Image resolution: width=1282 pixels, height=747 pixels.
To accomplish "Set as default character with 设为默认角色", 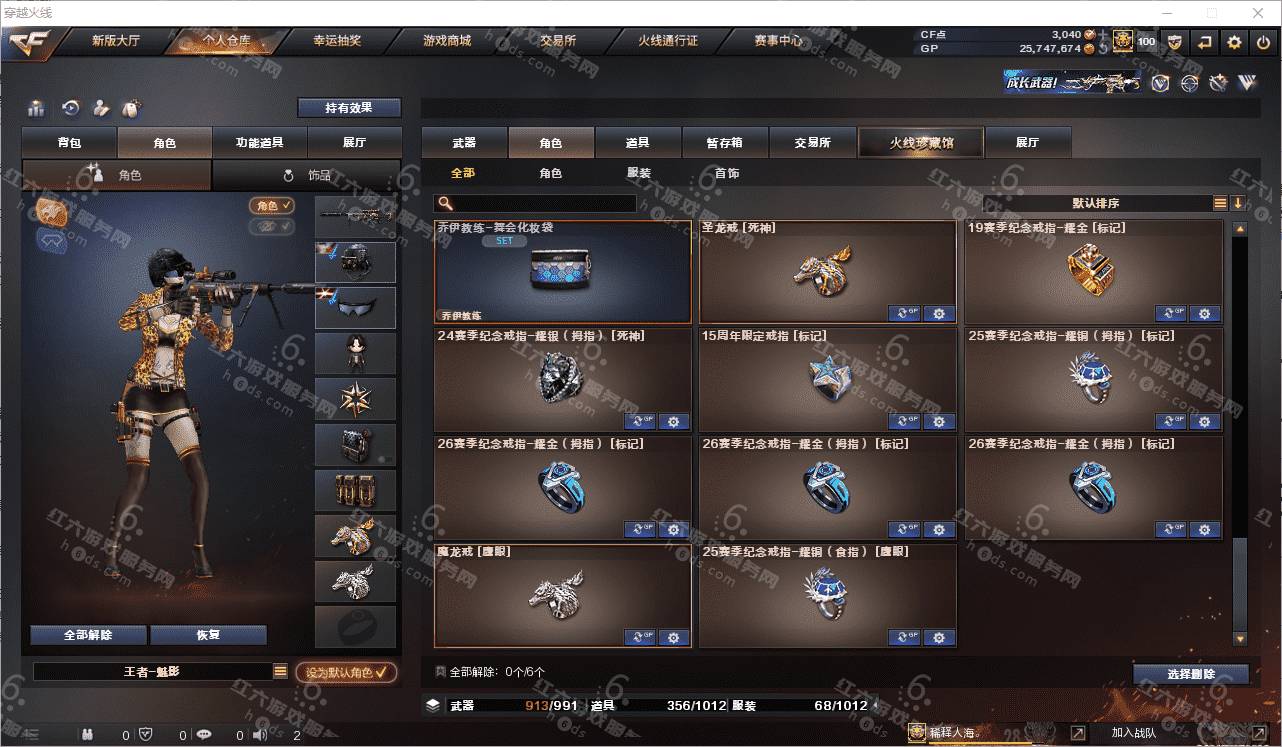I will [x=346, y=673].
